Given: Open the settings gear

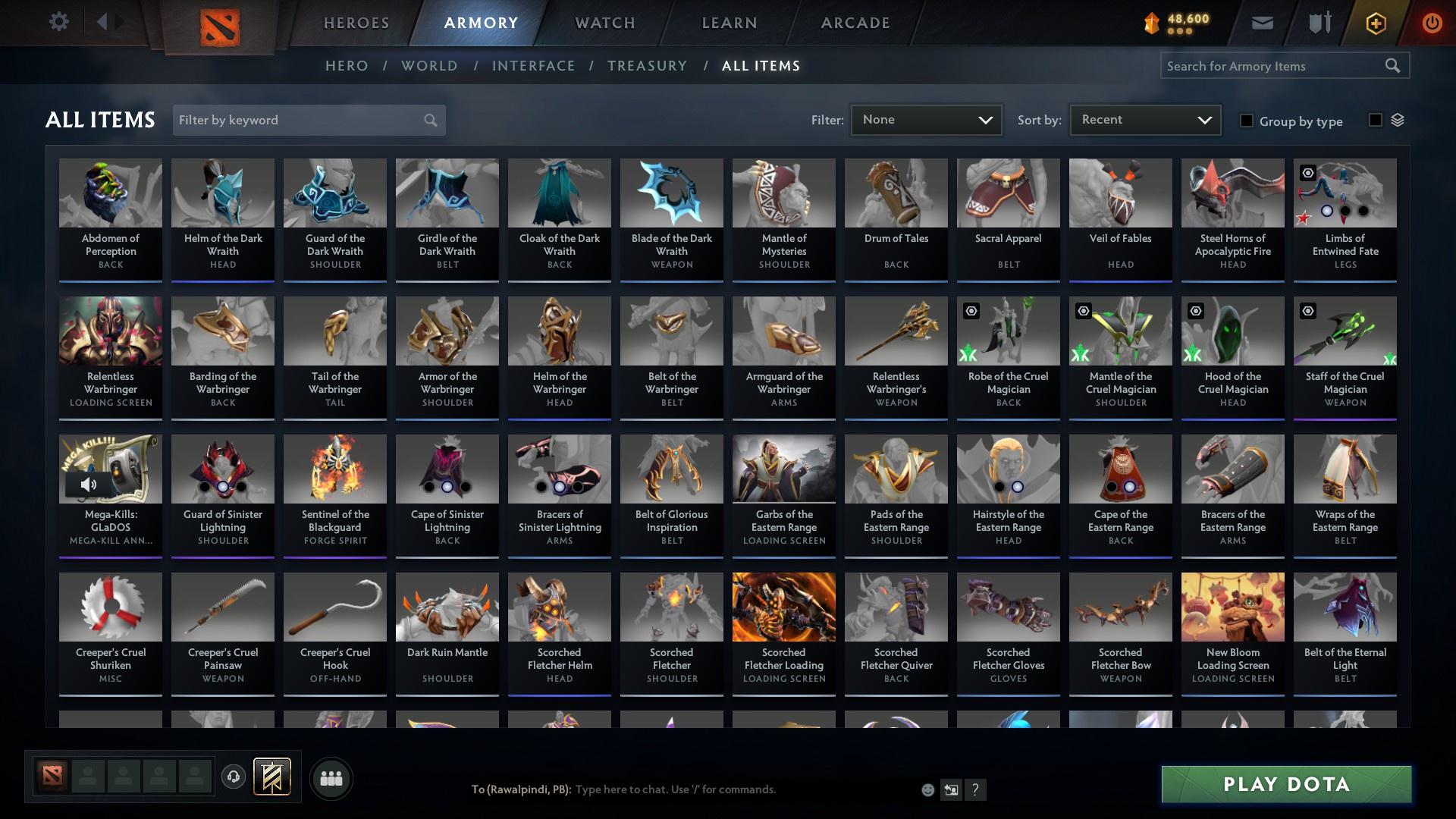Looking at the screenshot, I should tap(59, 22).
